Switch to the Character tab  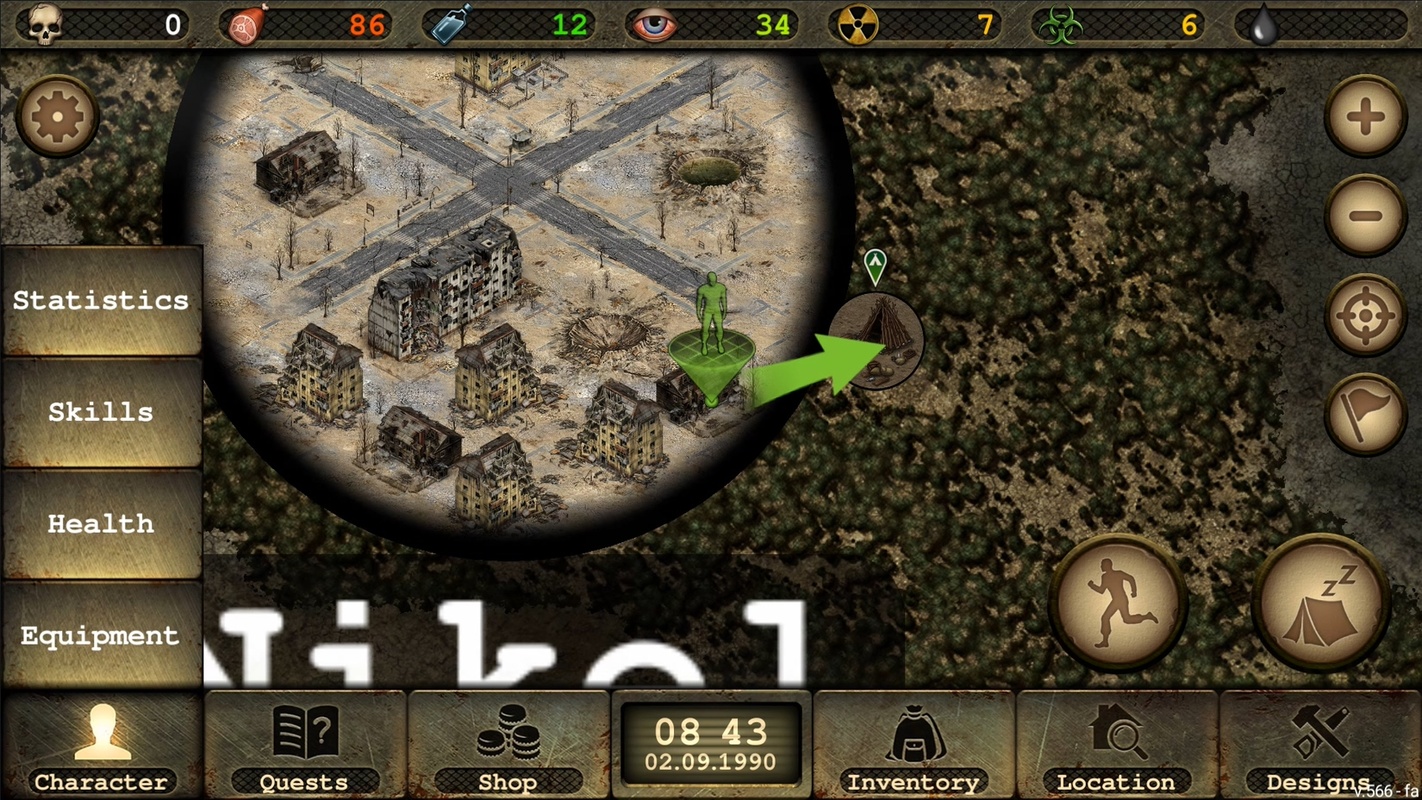click(x=101, y=746)
